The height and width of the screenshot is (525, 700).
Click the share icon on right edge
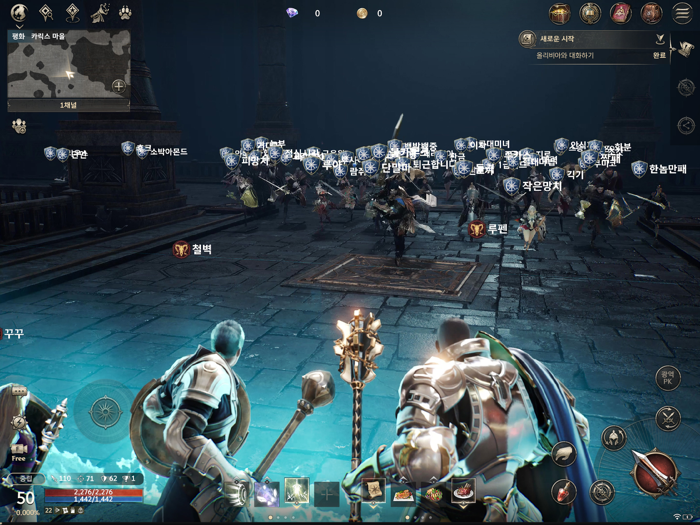coord(685,125)
